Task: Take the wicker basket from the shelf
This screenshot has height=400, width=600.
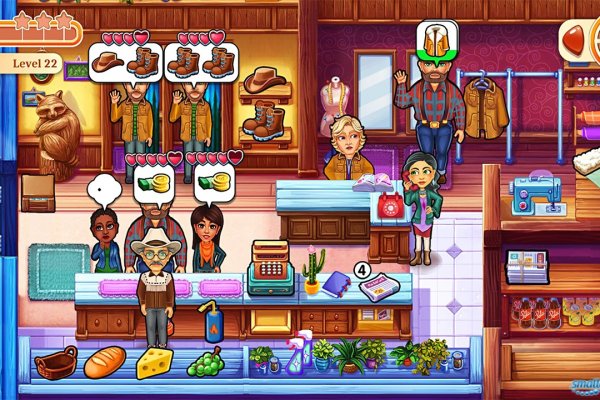Action: (55, 362)
